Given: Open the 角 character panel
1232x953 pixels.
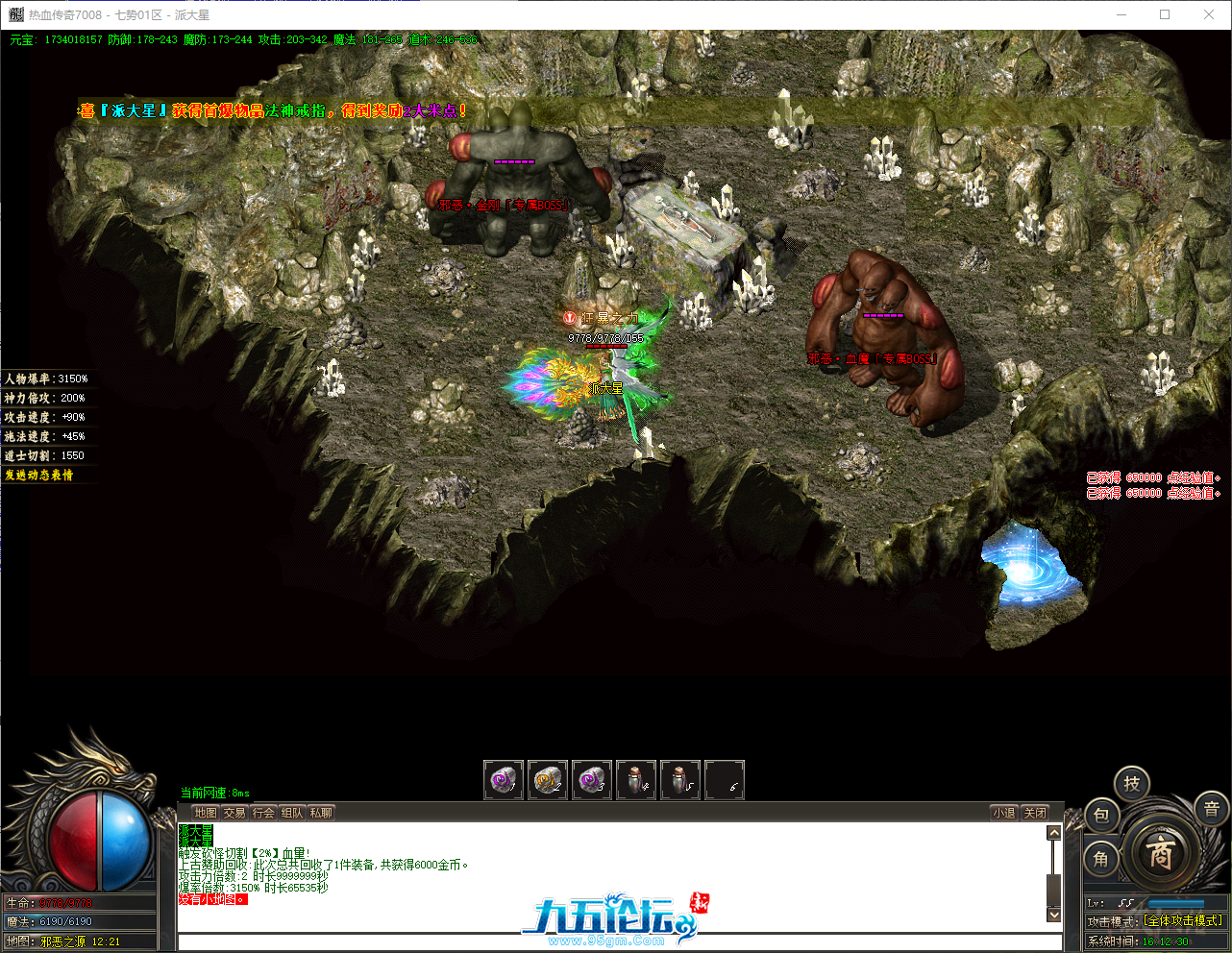Looking at the screenshot, I should pyautogui.click(x=1102, y=860).
